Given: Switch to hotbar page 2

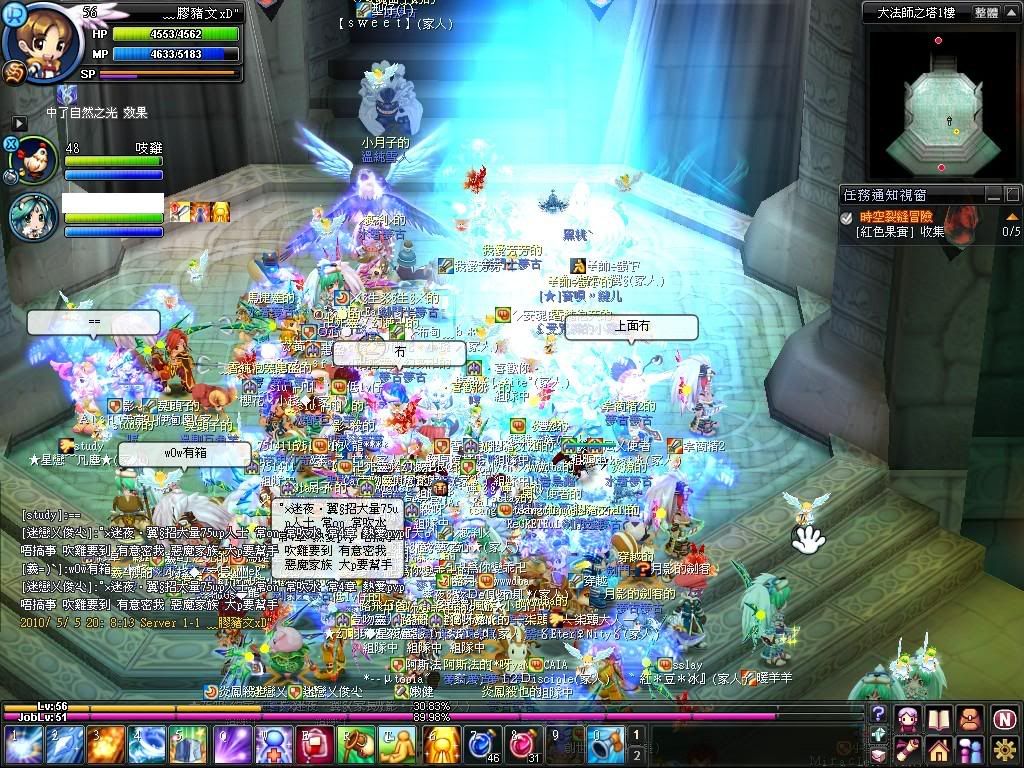Looking at the screenshot, I should click(x=634, y=755).
